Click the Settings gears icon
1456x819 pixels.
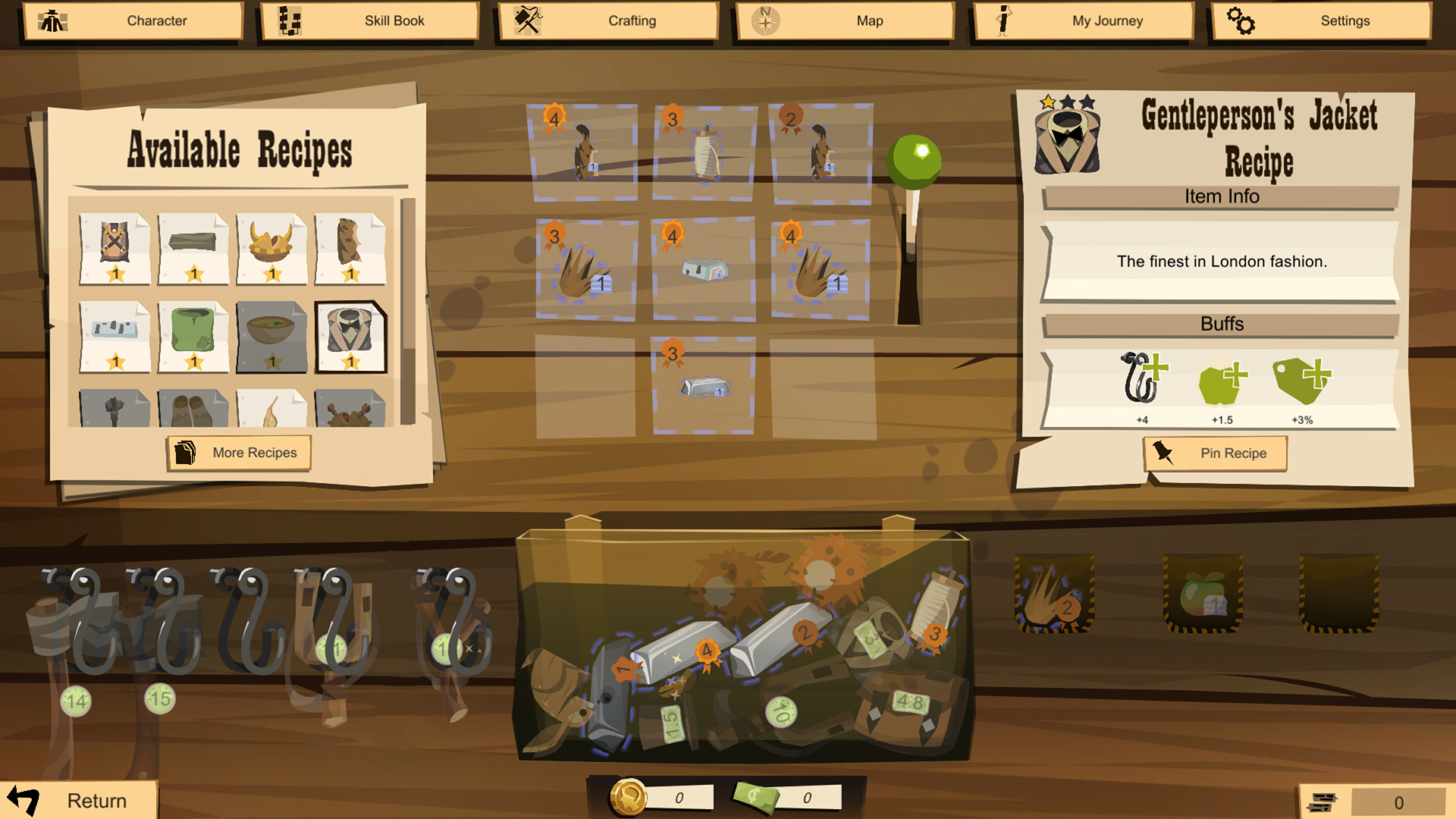point(1241,20)
